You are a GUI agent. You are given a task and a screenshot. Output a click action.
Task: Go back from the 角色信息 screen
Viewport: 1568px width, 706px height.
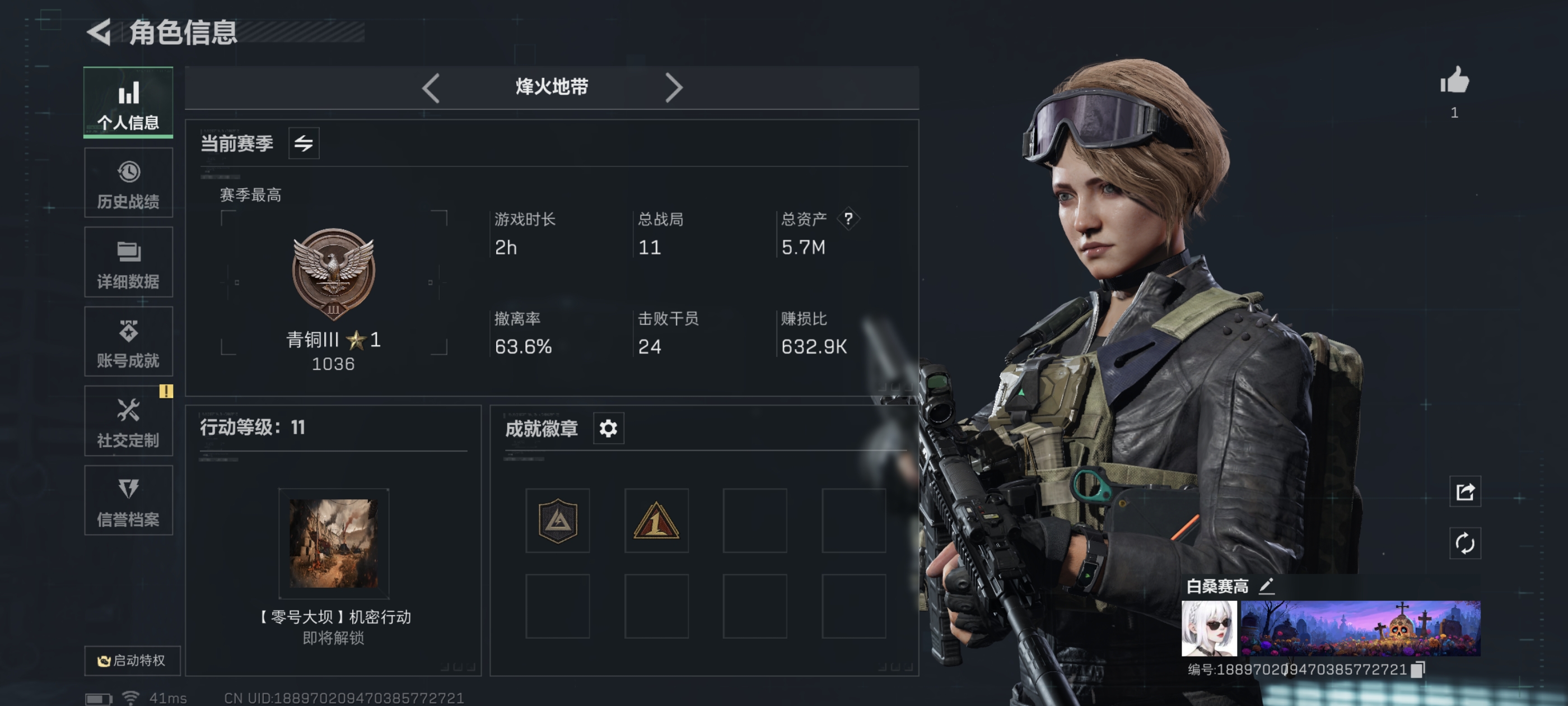[x=99, y=32]
